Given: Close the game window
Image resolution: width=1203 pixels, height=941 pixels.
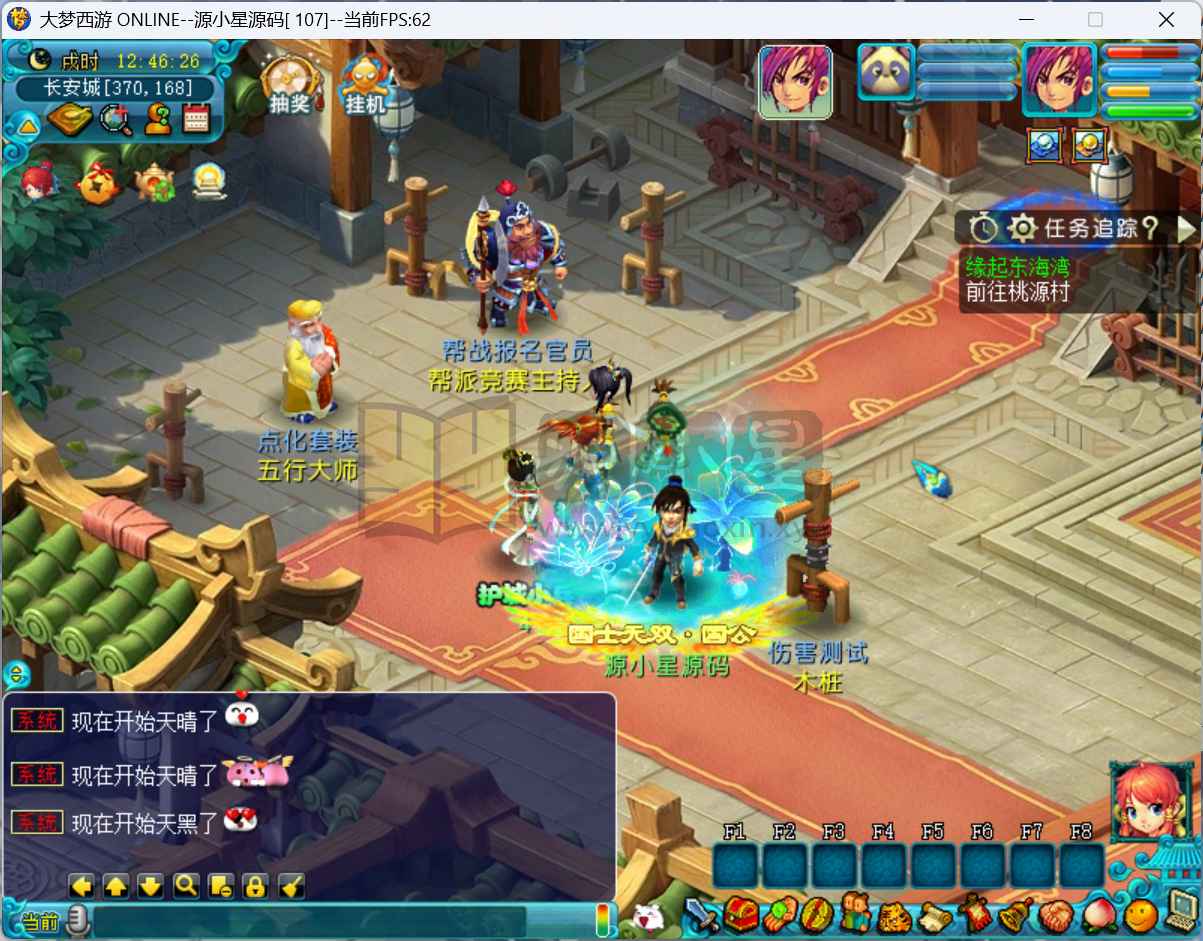Looking at the screenshot, I should (x=1166, y=19).
